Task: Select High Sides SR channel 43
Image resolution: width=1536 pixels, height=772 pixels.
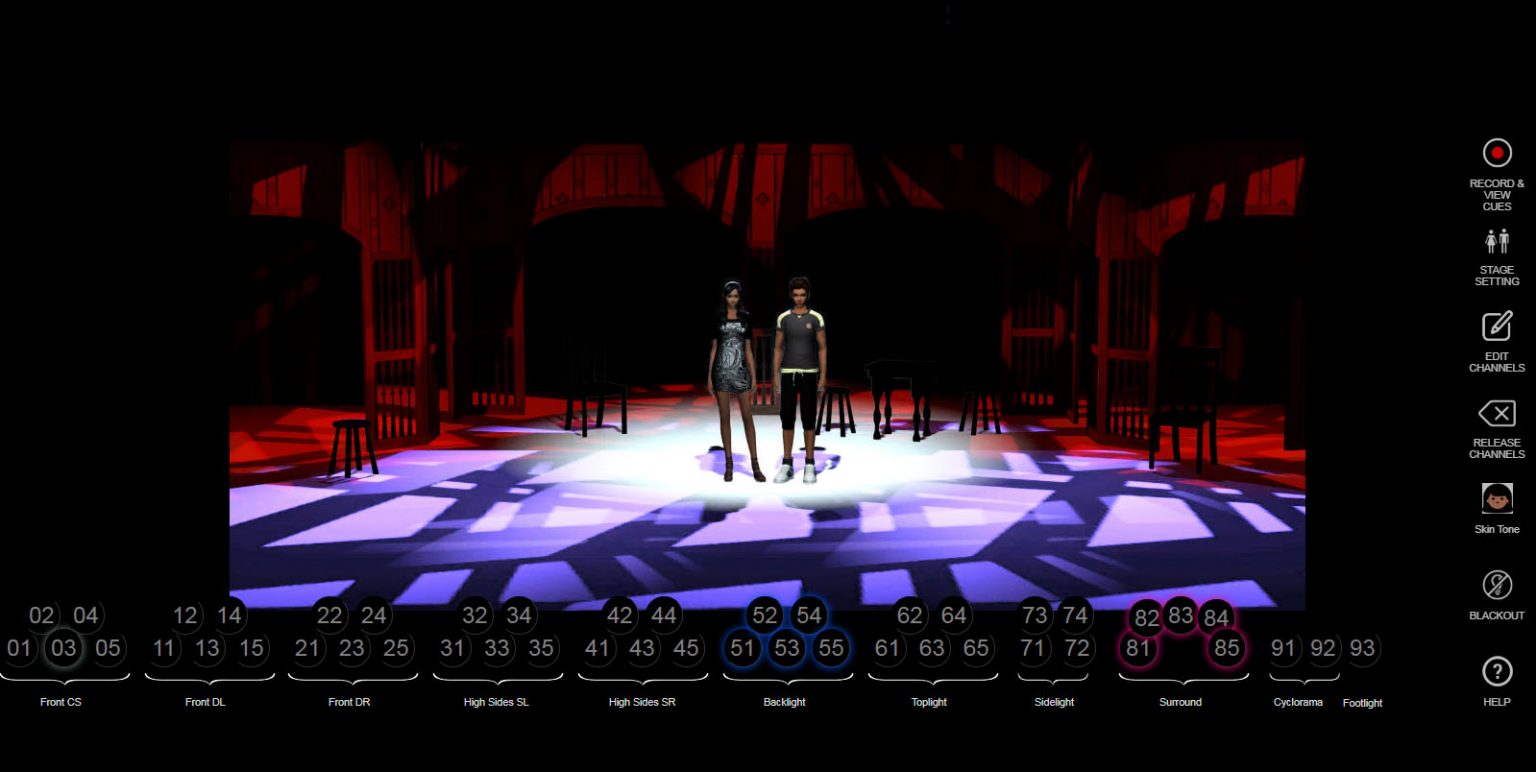Action: tap(643, 648)
